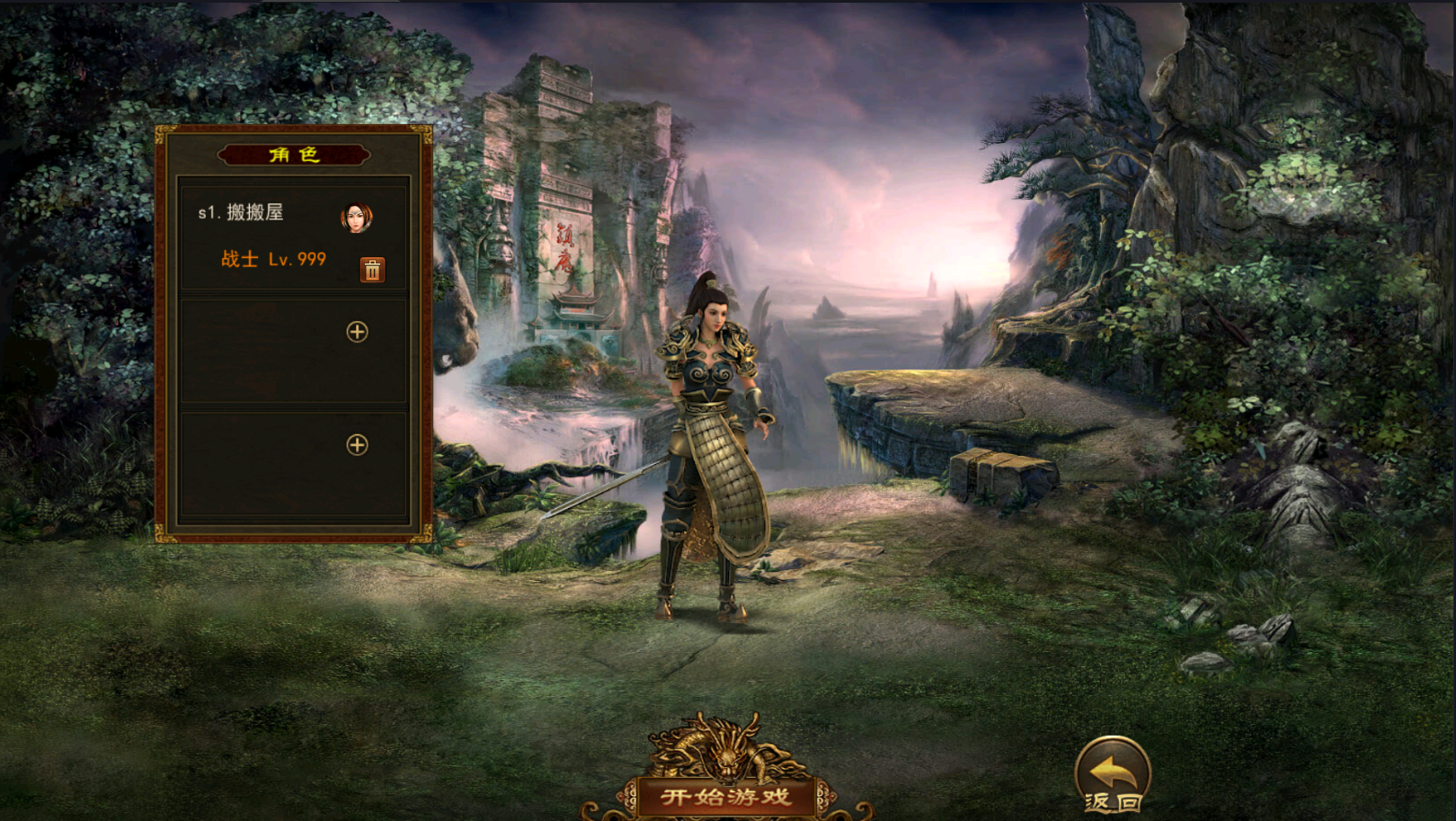1456x821 pixels.
Task: Go back using the 返回 arrow button
Action: click(1113, 774)
